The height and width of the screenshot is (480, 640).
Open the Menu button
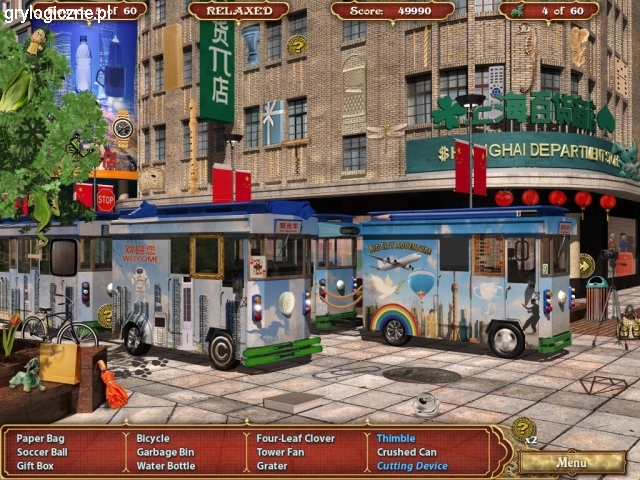pyautogui.click(x=572, y=462)
